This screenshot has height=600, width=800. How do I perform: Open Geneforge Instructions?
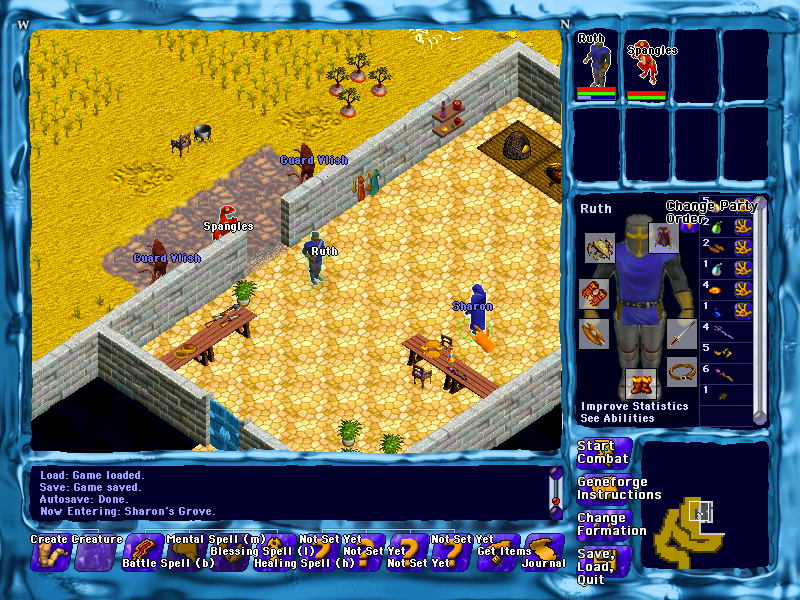618,489
